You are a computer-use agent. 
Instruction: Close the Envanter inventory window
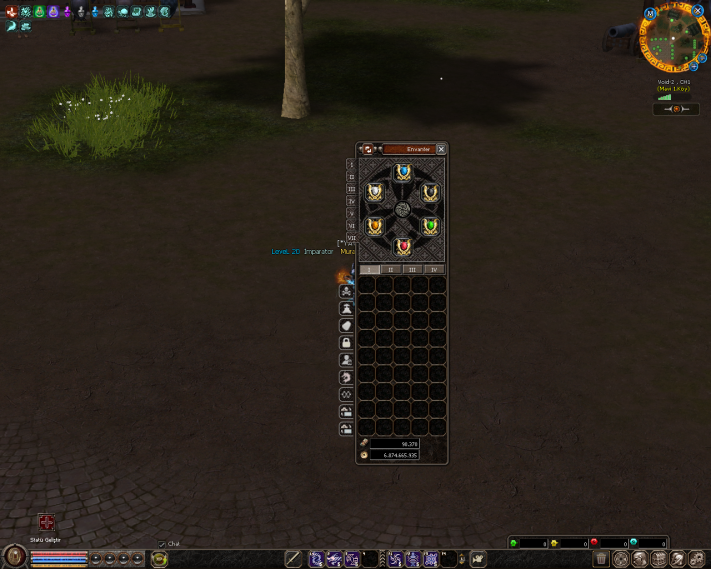[441, 149]
